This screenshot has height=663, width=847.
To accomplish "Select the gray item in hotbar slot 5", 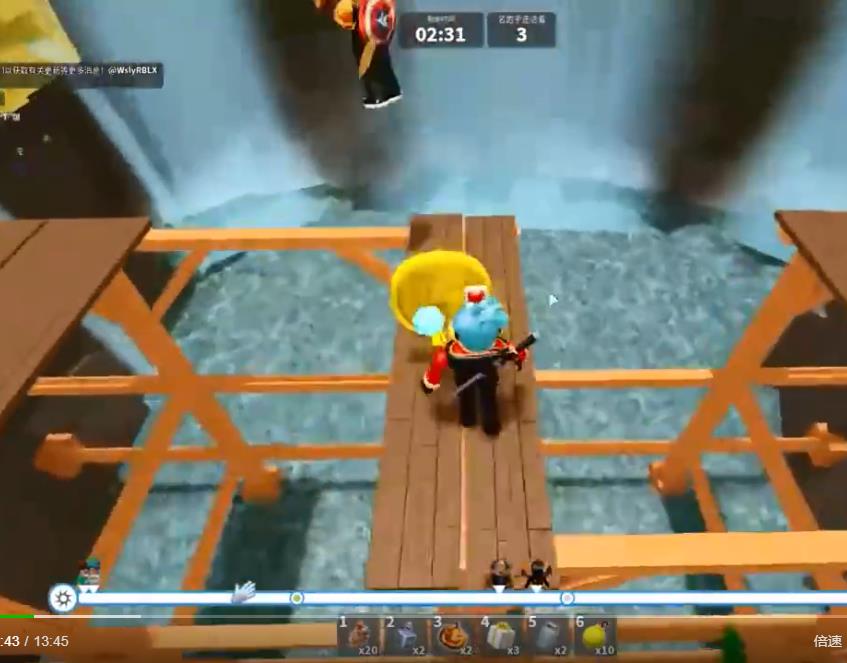I will [547, 635].
